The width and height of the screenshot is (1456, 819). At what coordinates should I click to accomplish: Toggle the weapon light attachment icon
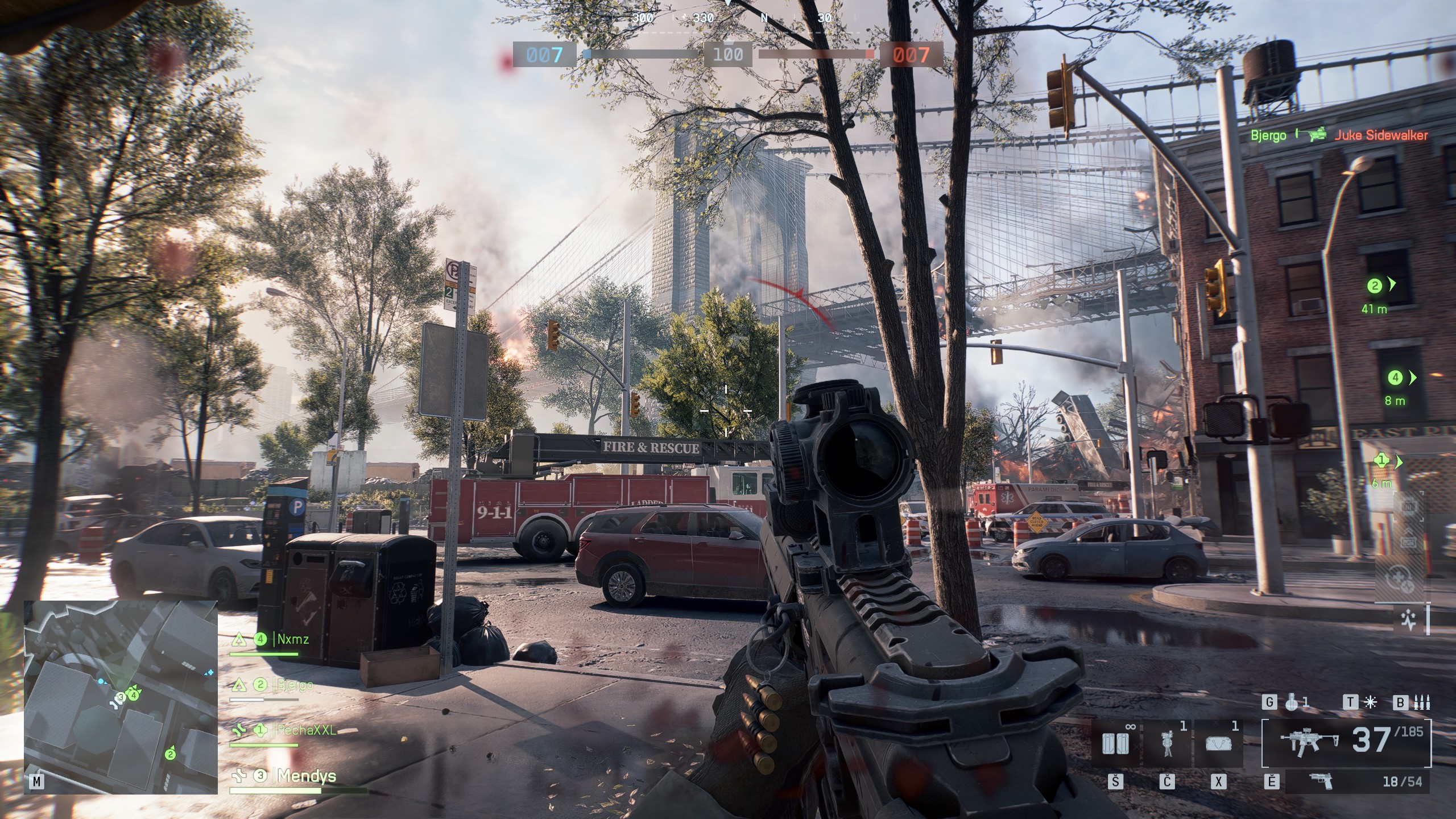1371,703
